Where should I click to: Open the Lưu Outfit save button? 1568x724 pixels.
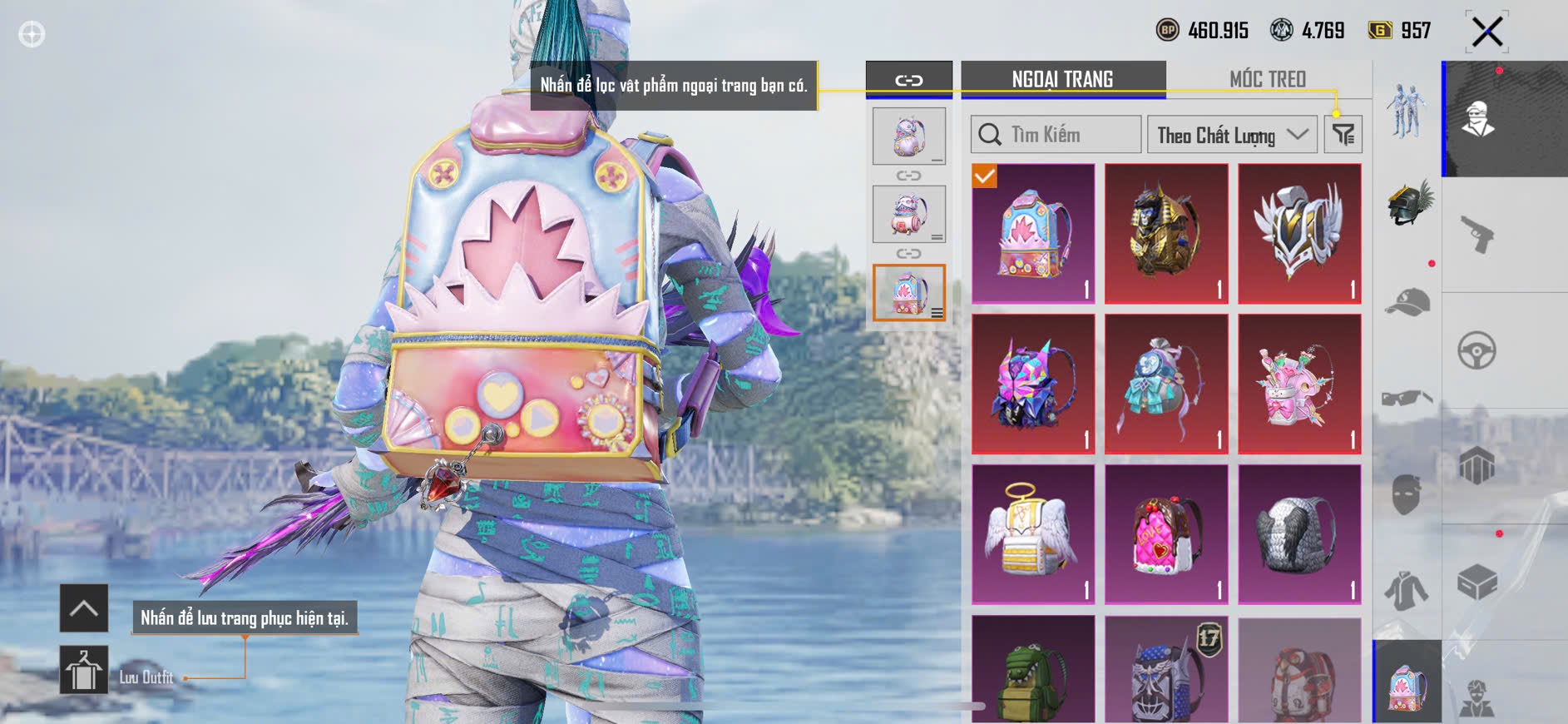pos(84,670)
